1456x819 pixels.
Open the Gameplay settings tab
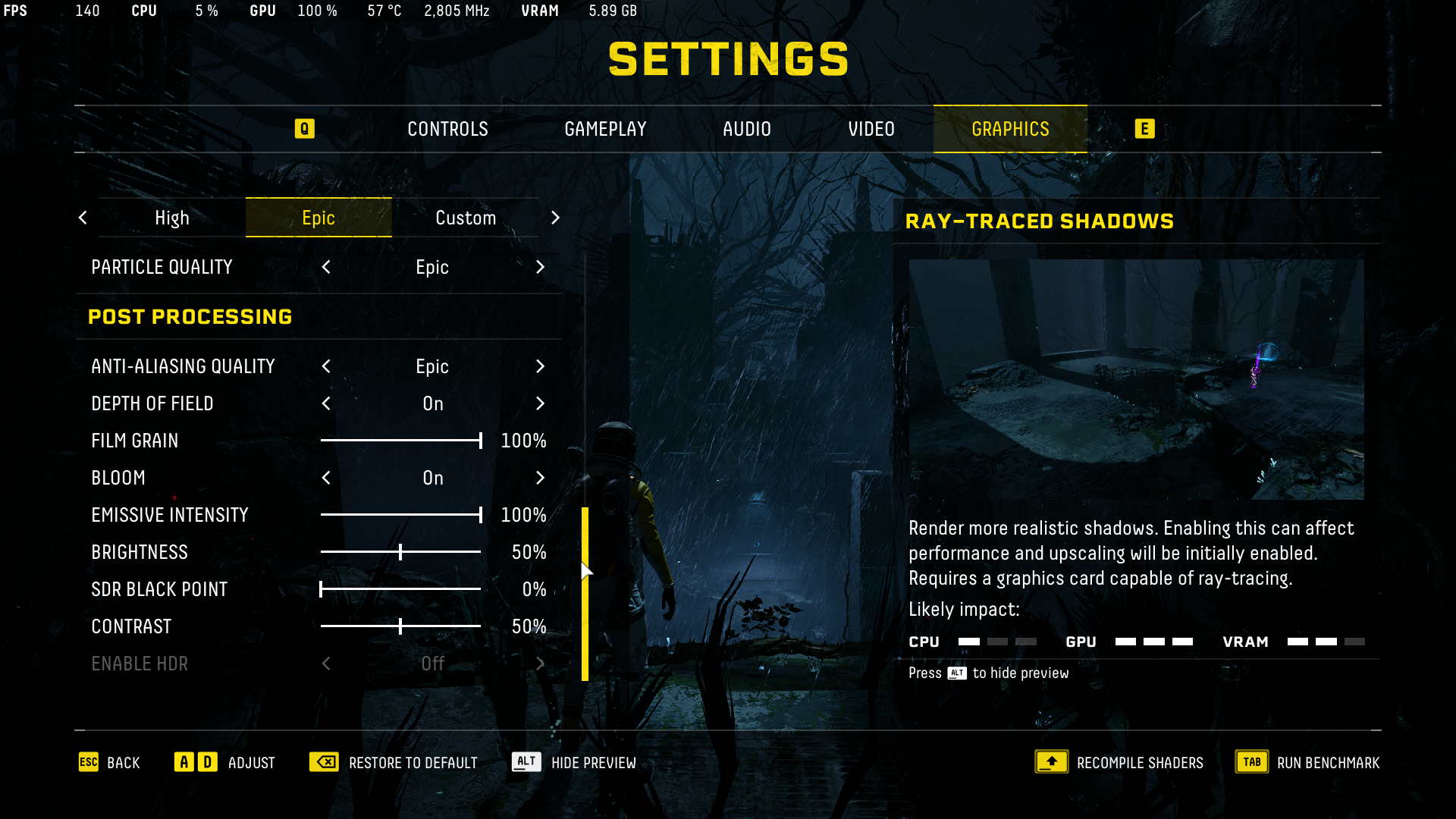click(605, 129)
